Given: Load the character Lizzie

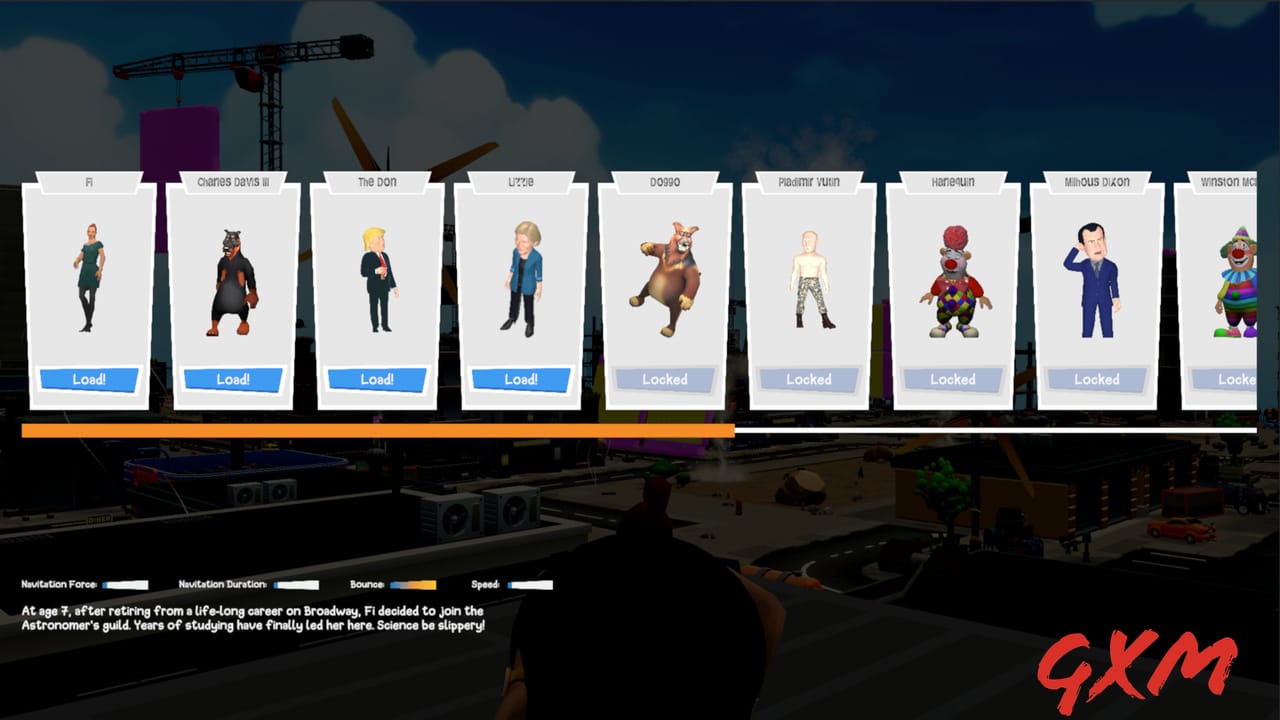Looking at the screenshot, I should 521,379.
